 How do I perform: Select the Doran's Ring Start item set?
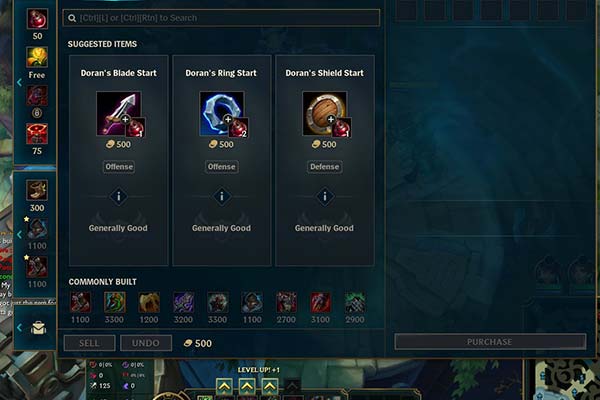pyautogui.click(x=222, y=113)
